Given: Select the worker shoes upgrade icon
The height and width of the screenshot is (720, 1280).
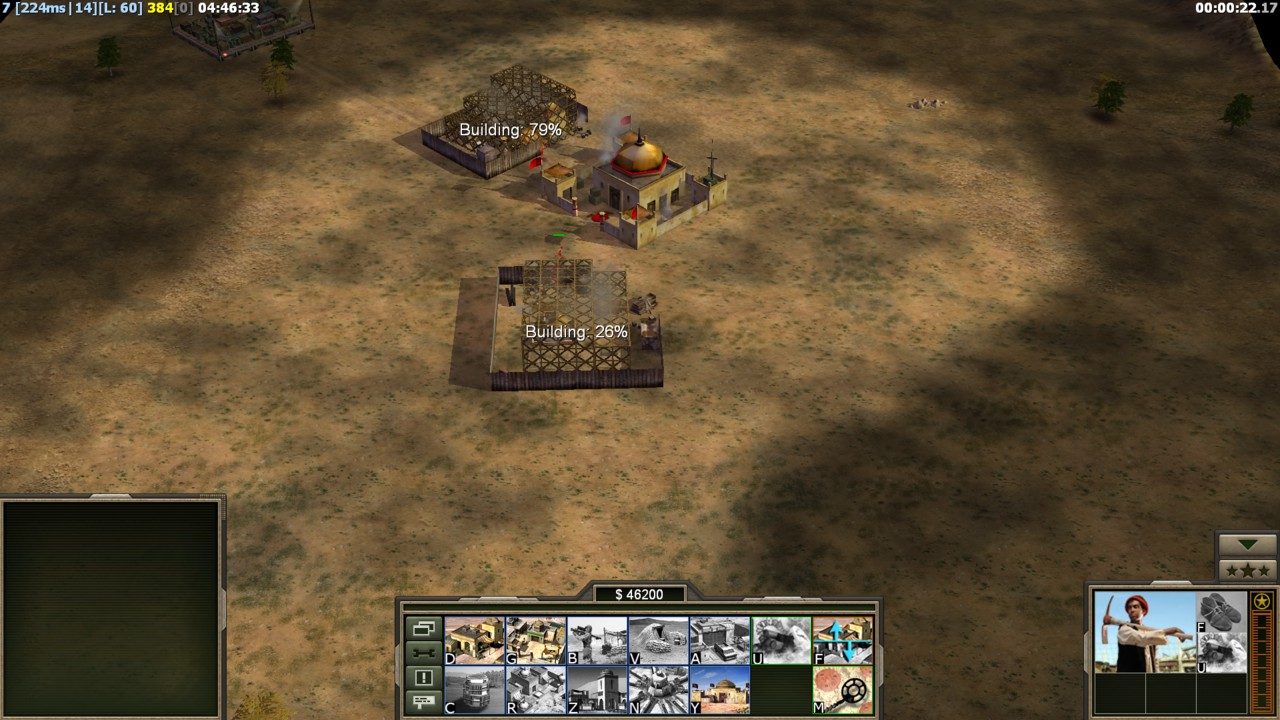Looking at the screenshot, I should point(1221,612).
